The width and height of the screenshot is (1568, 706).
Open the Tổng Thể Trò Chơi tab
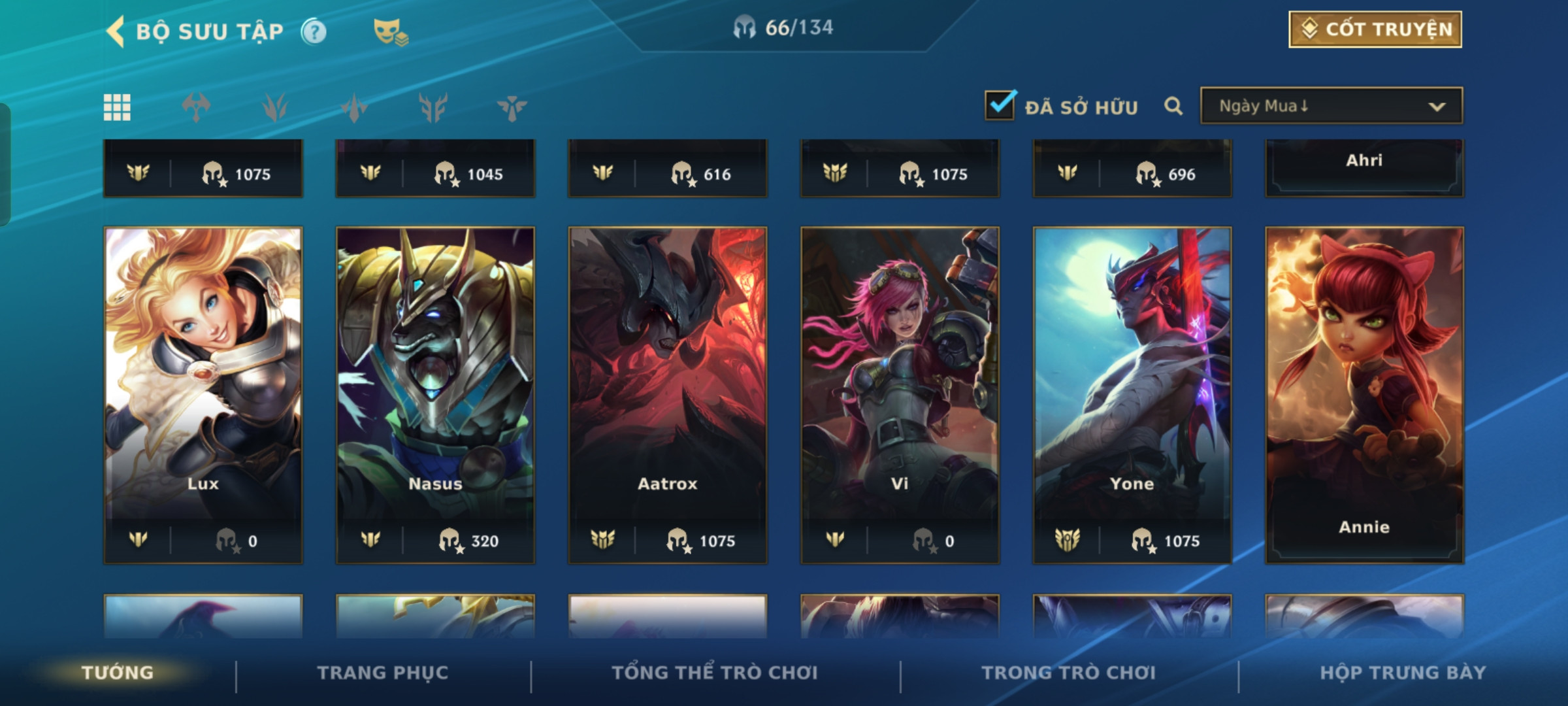715,673
